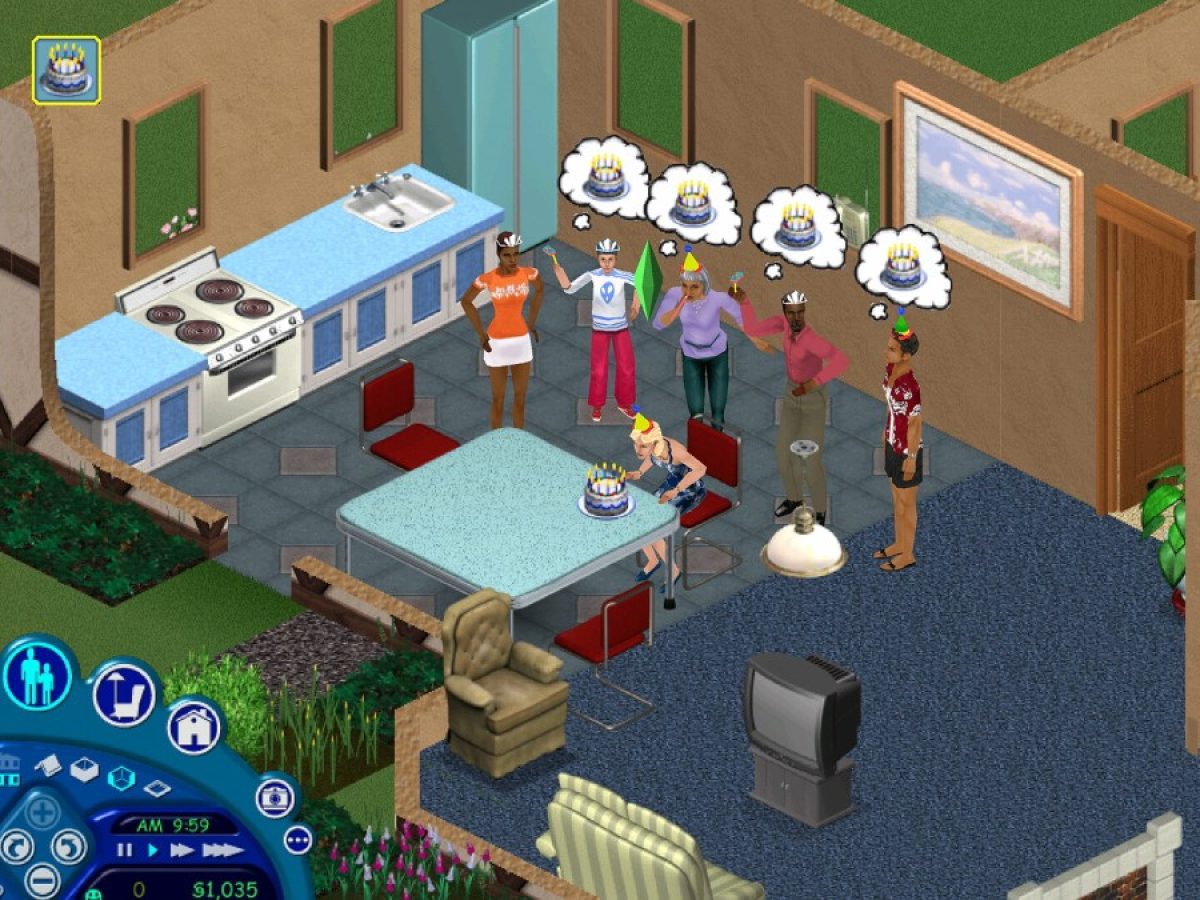
Task: Switch to Live mode with people icon
Action: click(37, 673)
